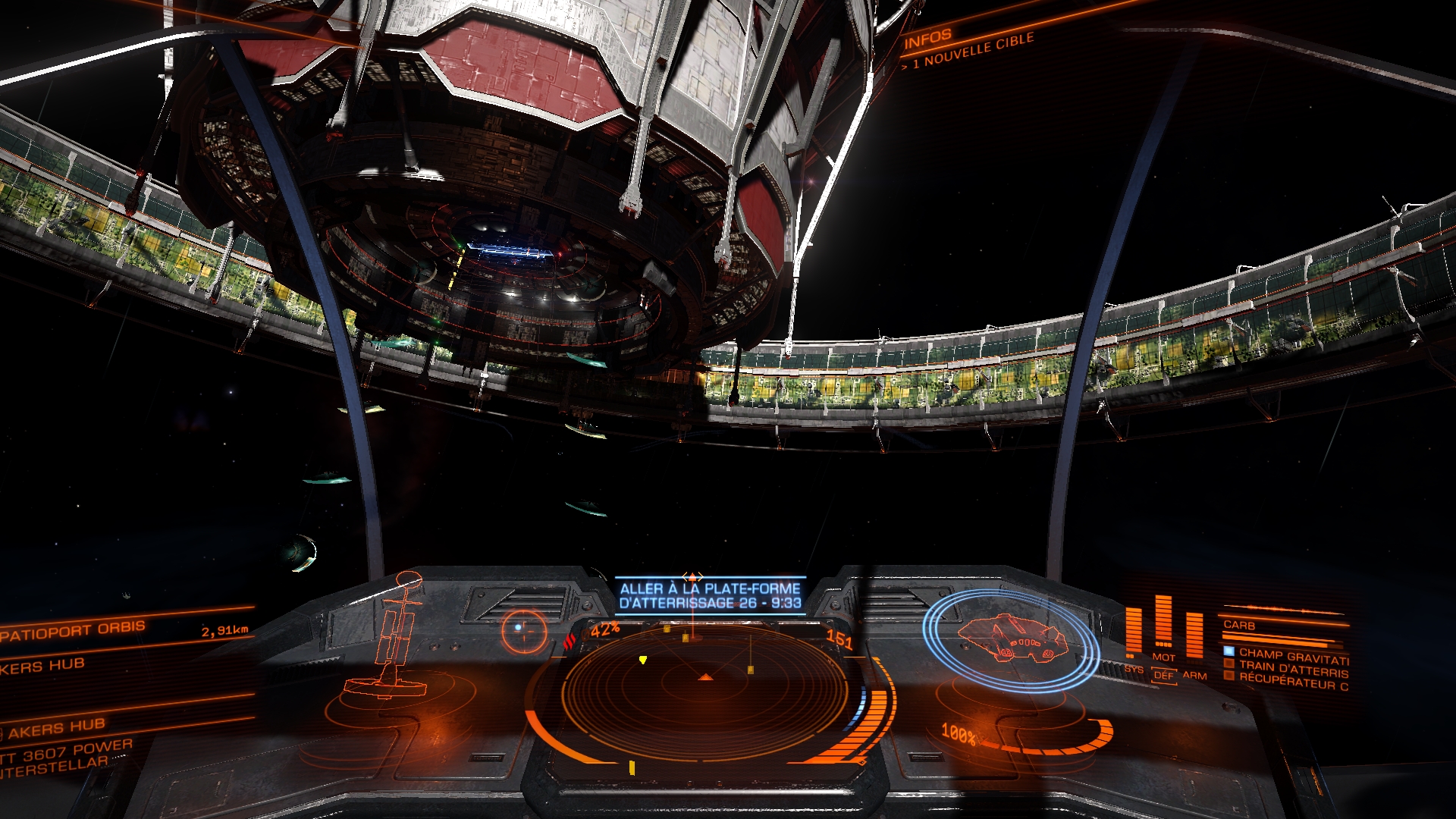Click the navigation compass circle
1456x819 pixels.
pyautogui.click(x=523, y=629)
